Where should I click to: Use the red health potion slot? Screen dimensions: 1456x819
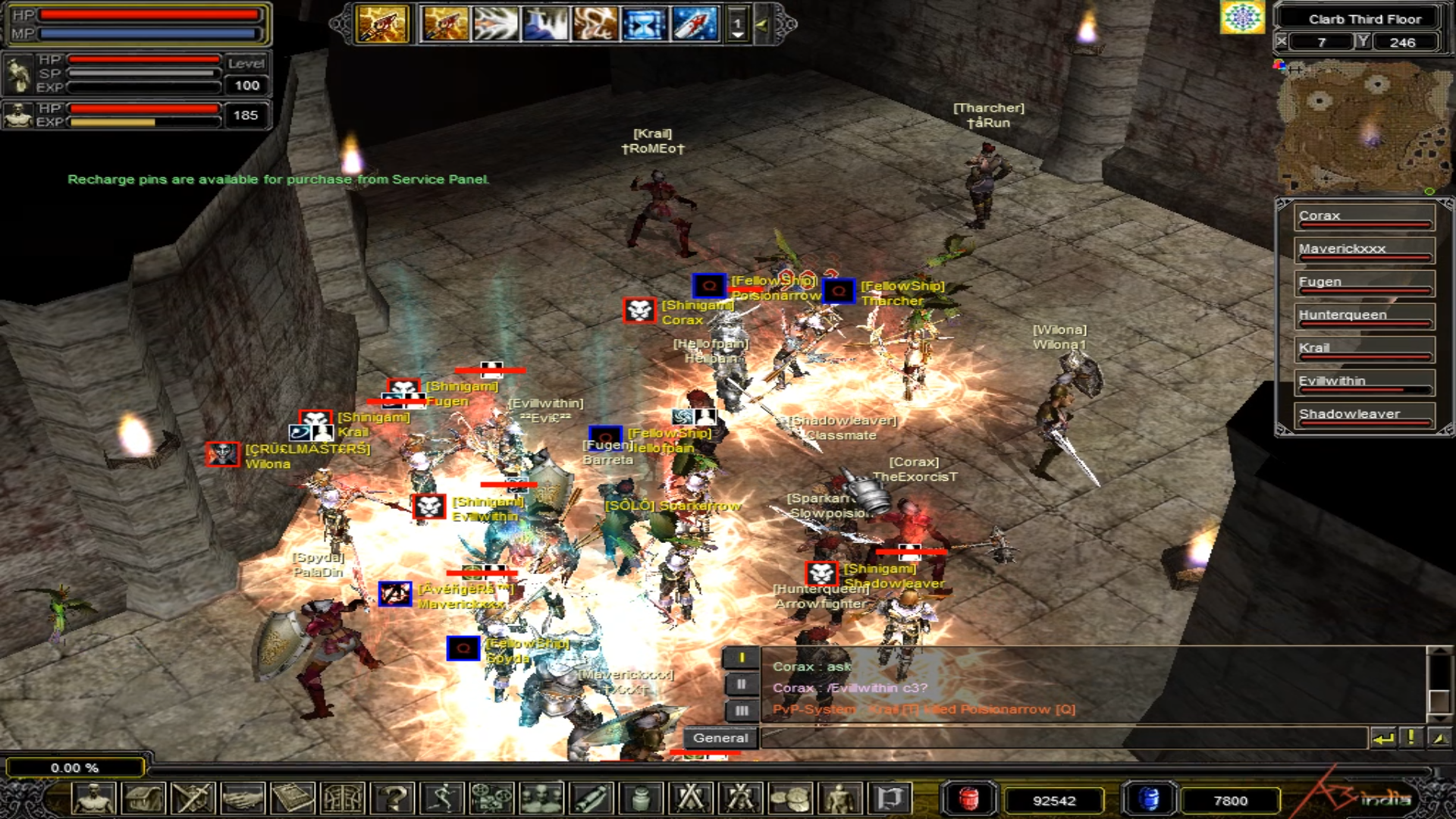(x=968, y=799)
